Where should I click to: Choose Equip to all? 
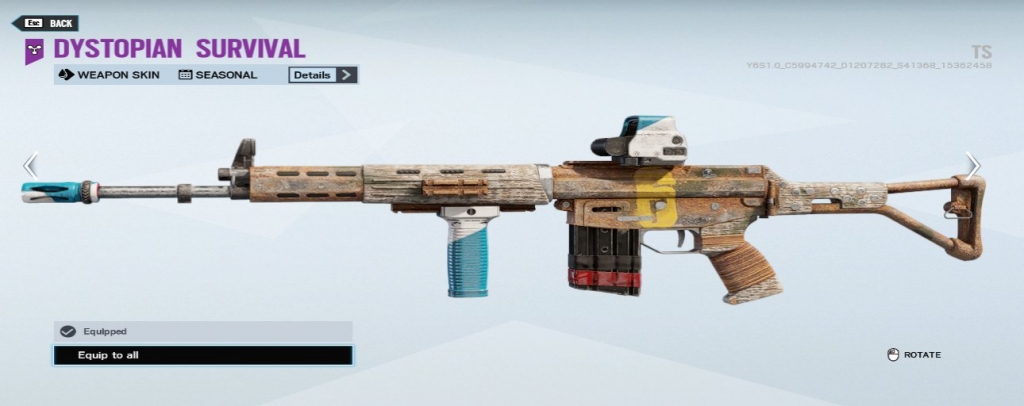(203, 355)
